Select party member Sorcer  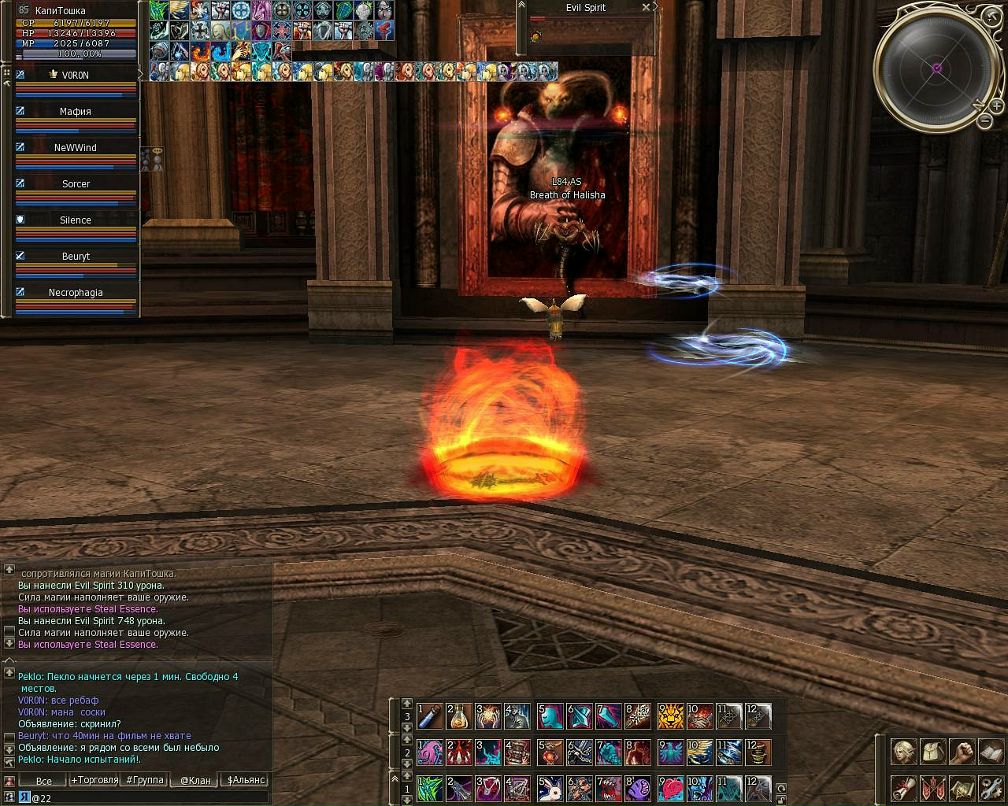tap(76, 184)
